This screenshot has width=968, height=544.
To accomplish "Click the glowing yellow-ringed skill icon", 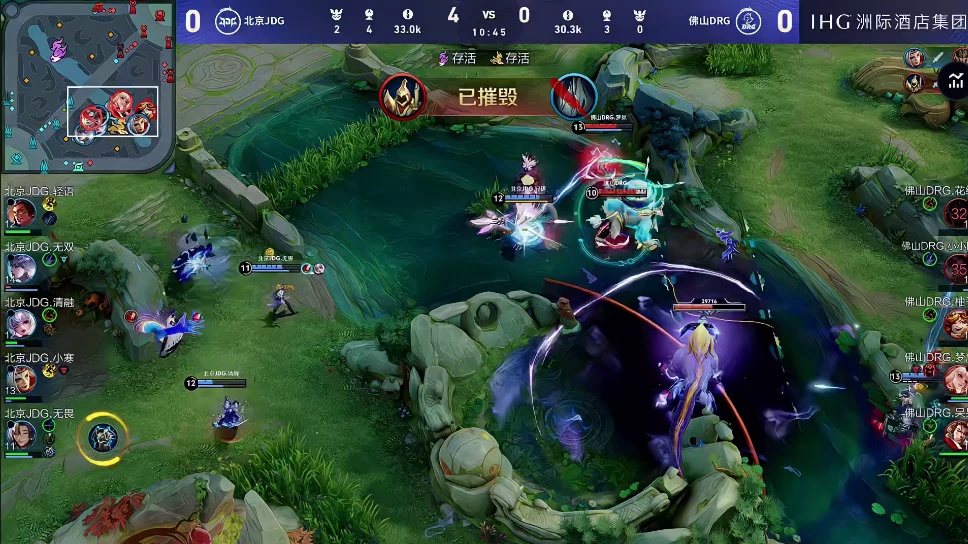I will point(102,436).
